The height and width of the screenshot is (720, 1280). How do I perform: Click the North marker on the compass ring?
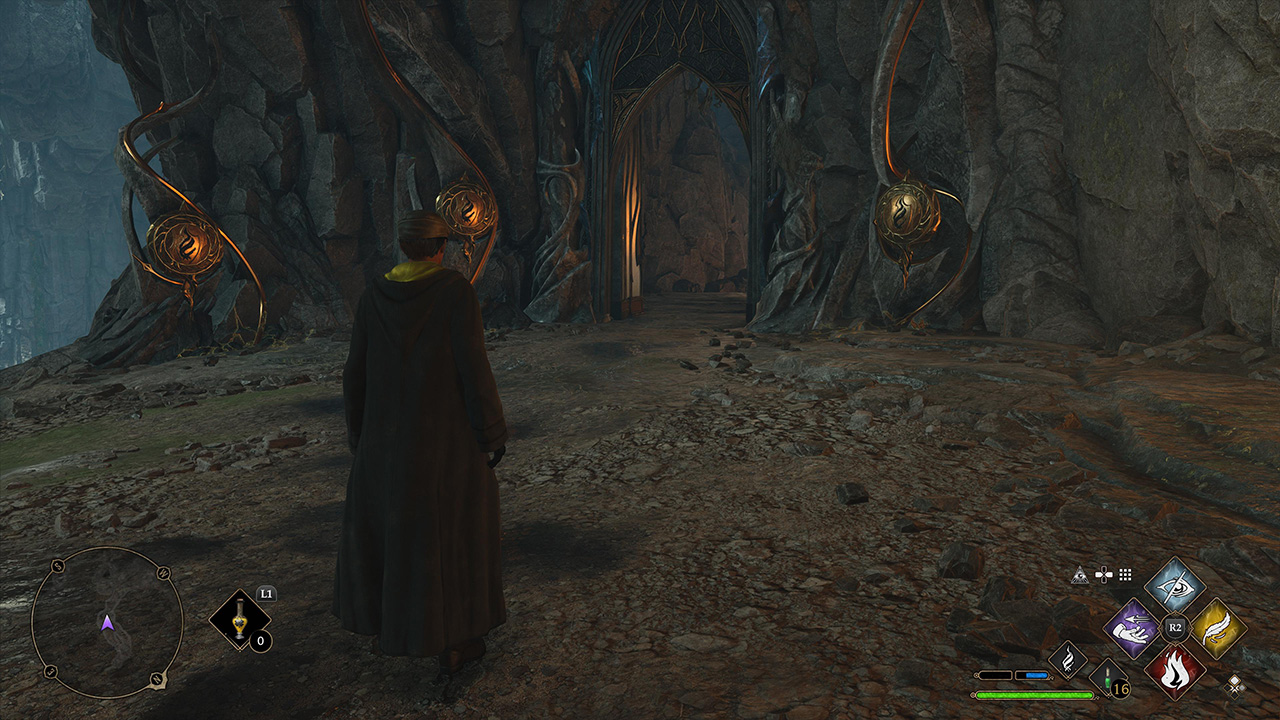156,679
